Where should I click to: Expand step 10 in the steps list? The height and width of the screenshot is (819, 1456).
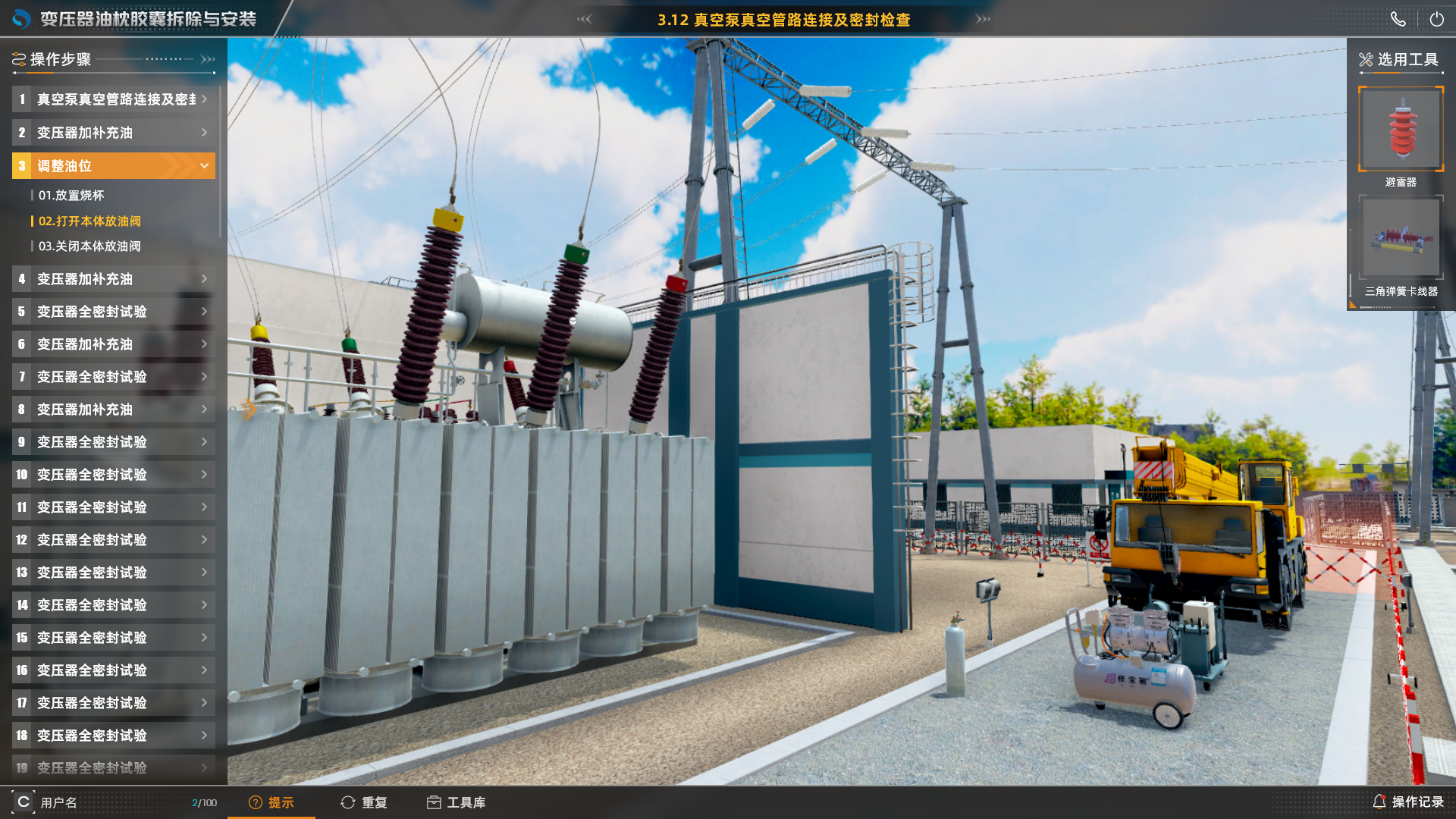[x=114, y=475]
